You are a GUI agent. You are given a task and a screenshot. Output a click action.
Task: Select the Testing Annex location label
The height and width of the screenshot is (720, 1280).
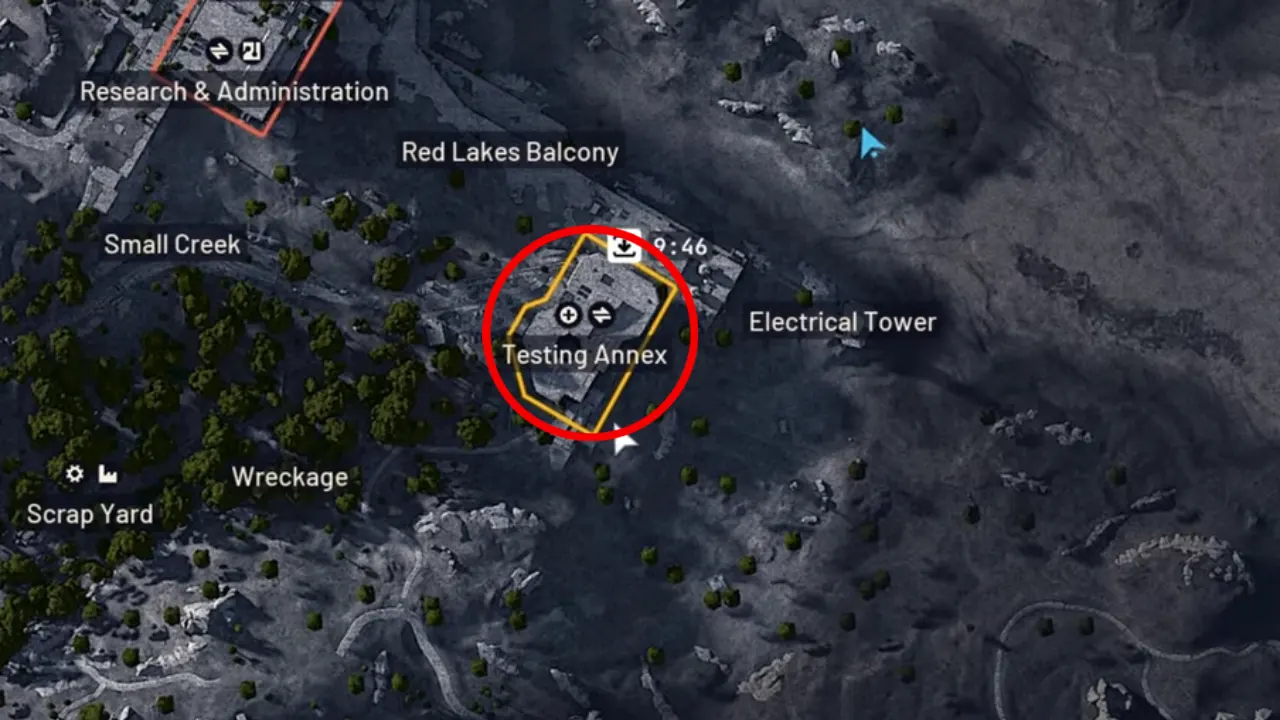point(586,355)
